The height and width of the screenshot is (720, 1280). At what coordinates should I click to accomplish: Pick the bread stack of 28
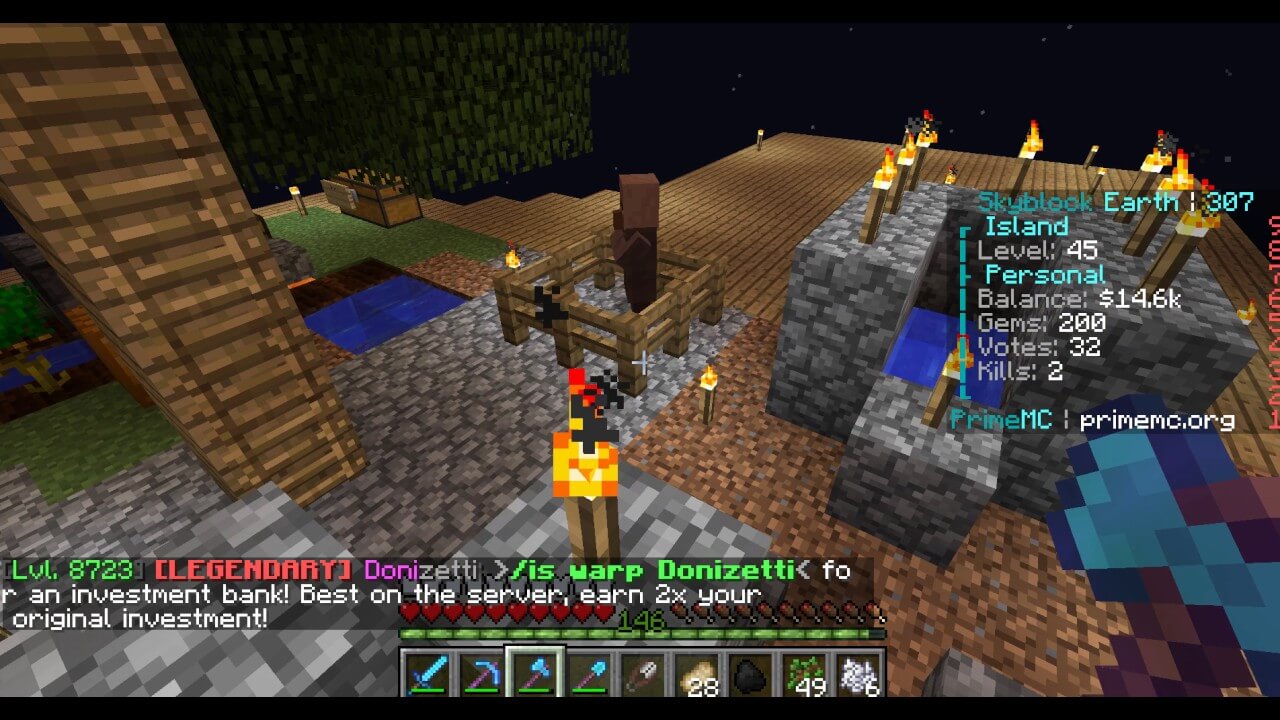click(x=696, y=673)
